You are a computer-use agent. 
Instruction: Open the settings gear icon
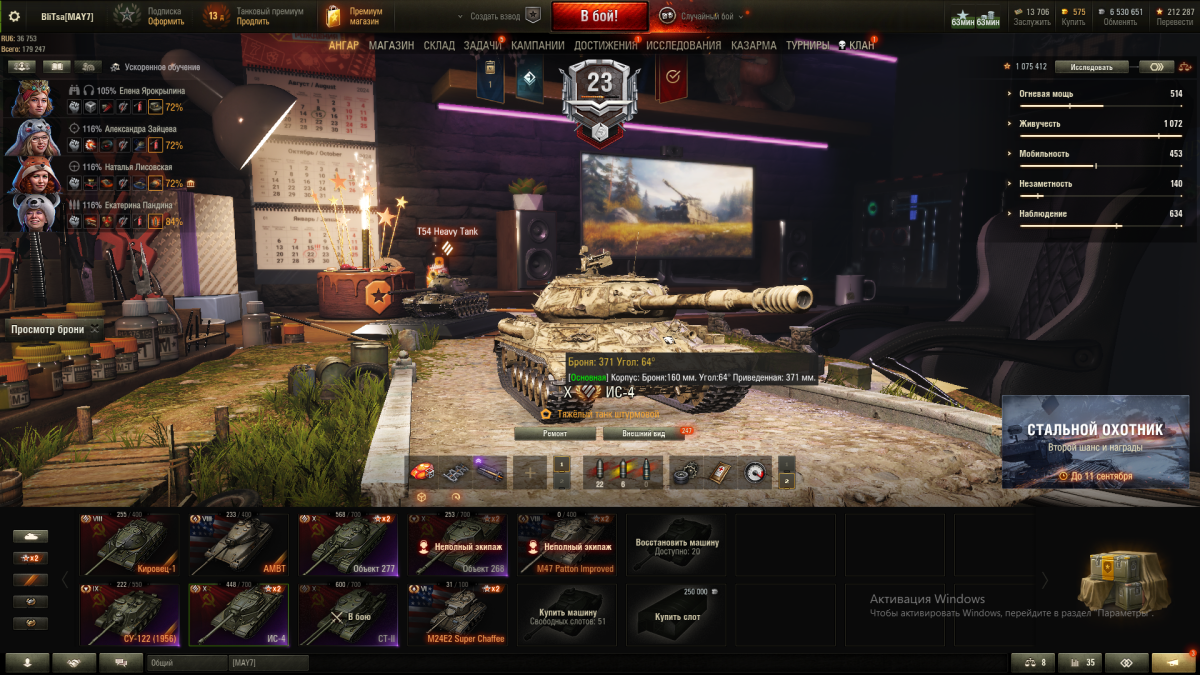(14, 16)
